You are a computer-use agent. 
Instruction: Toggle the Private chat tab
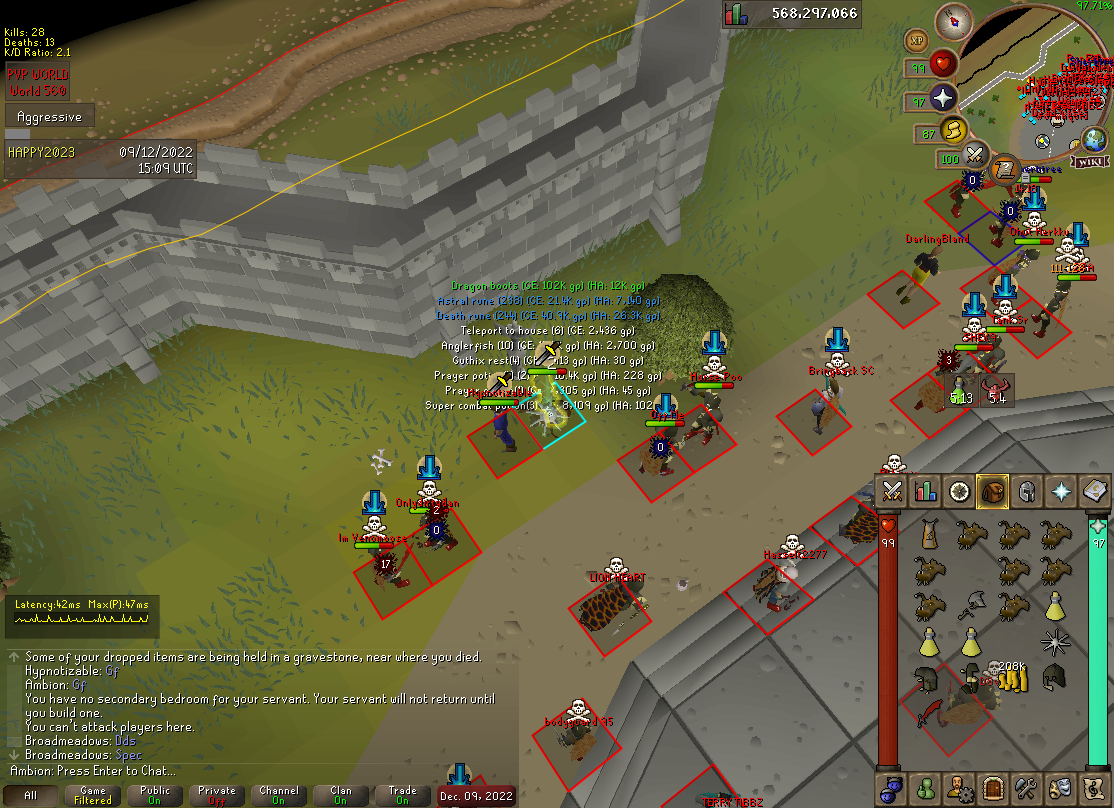point(217,795)
